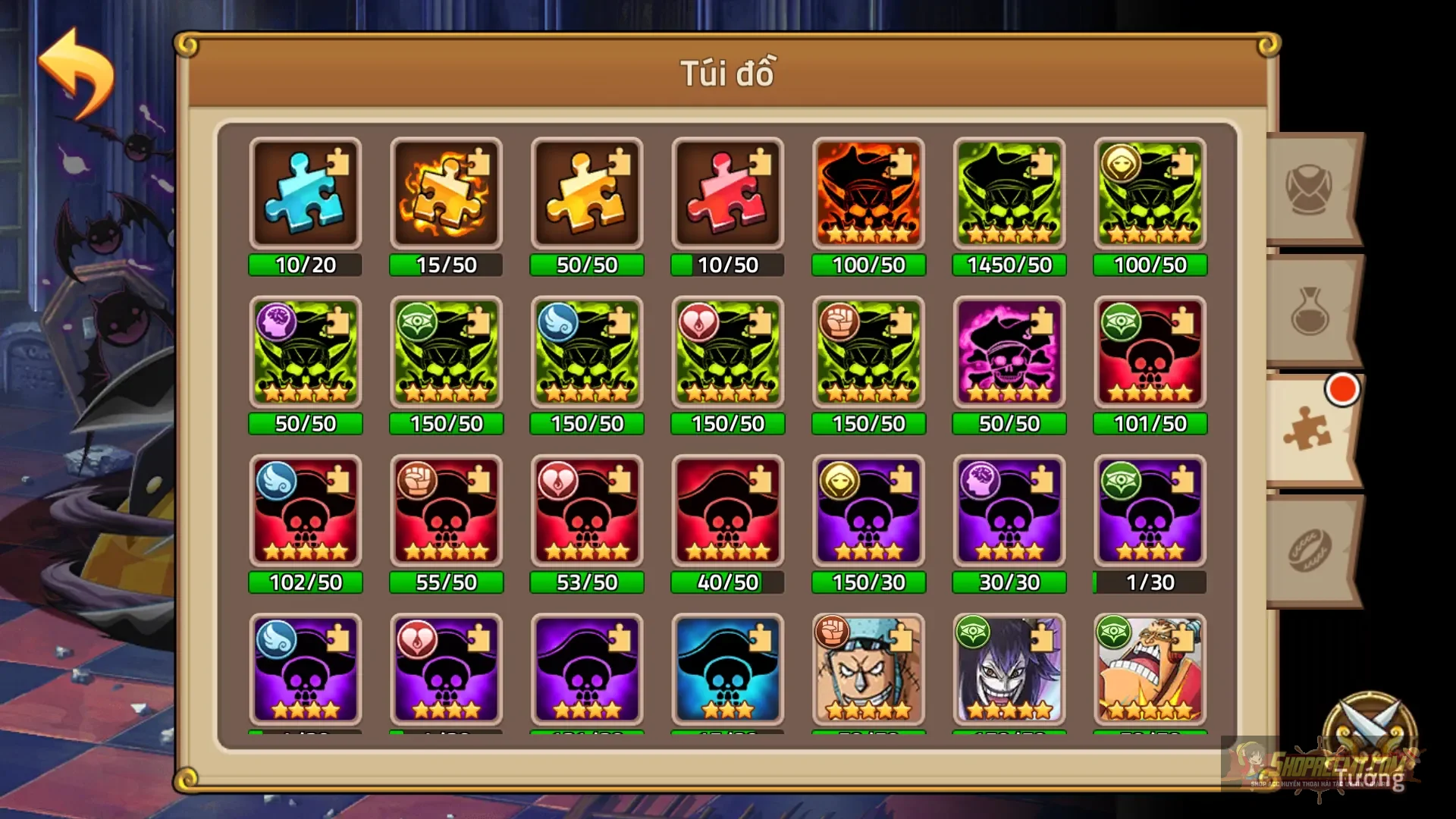Select the green skull fragment with 1450/50
Screen dimensions: 1456x819
[1009, 193]
